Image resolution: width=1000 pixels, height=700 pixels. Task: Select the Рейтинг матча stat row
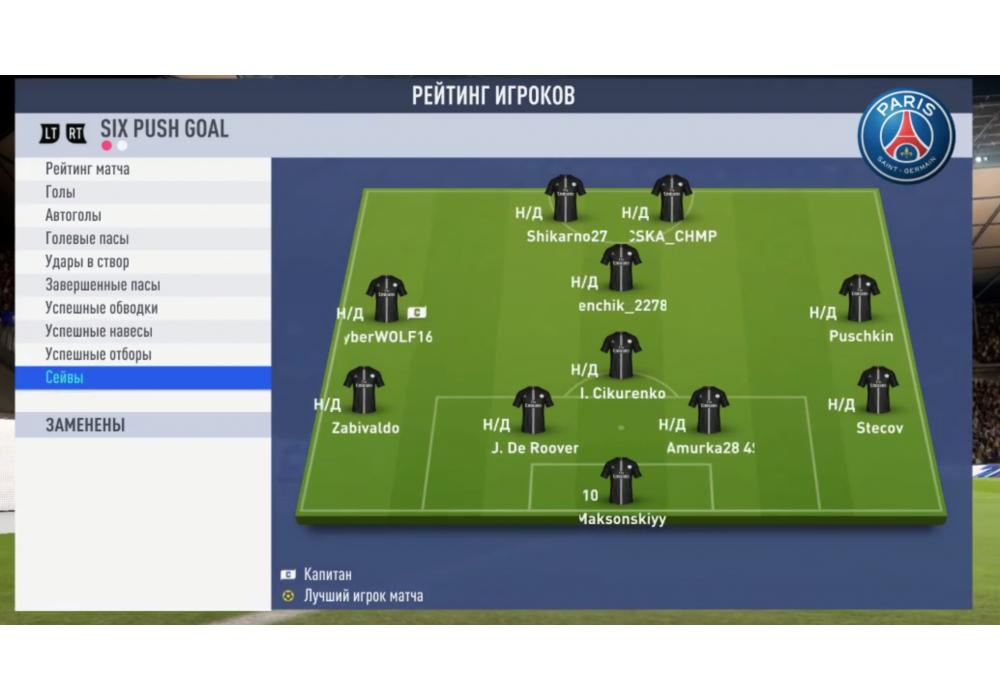pyautogui.click(x=142, y=169)
